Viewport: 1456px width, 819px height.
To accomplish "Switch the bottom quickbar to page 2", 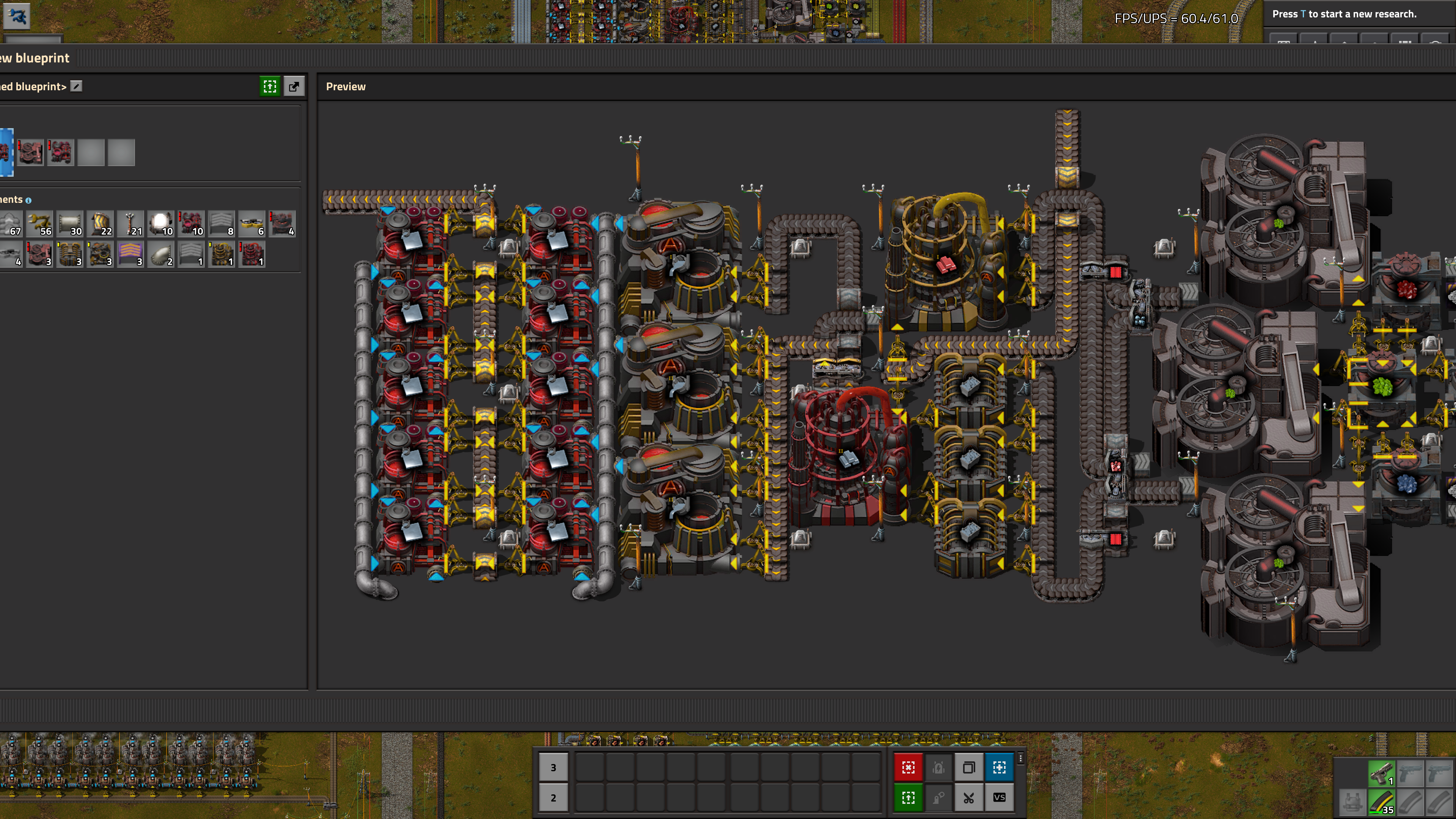I will 554,797.
